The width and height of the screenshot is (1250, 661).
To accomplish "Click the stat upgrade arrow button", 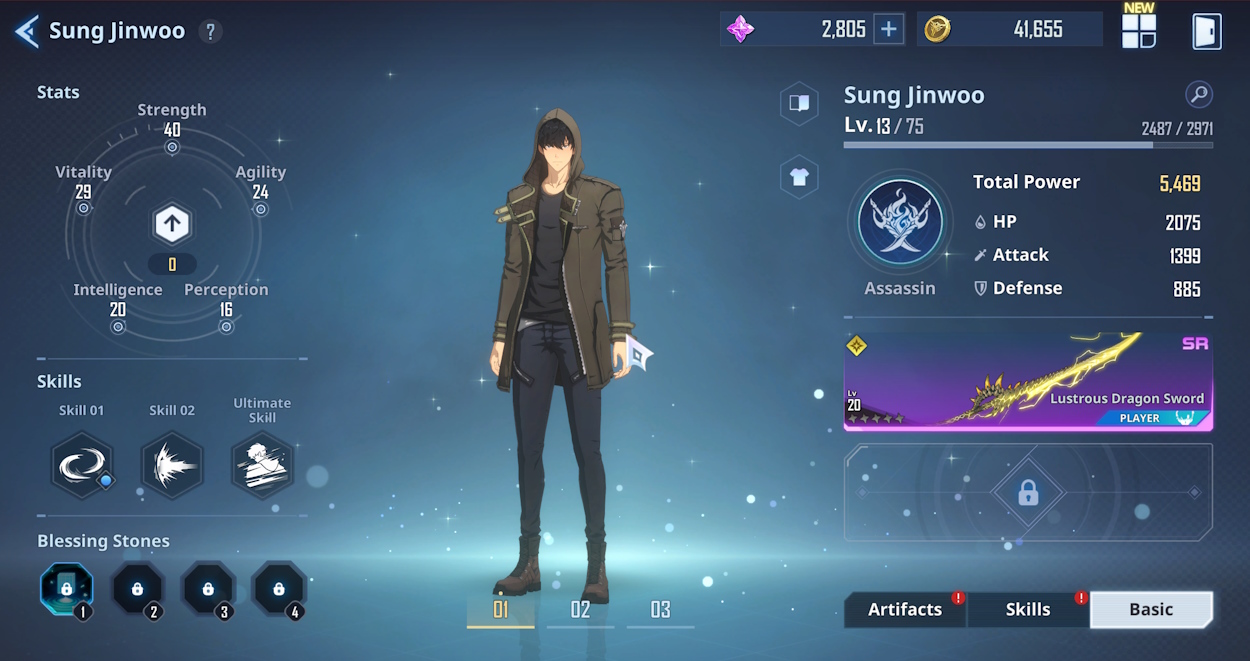I will (172, 224).
